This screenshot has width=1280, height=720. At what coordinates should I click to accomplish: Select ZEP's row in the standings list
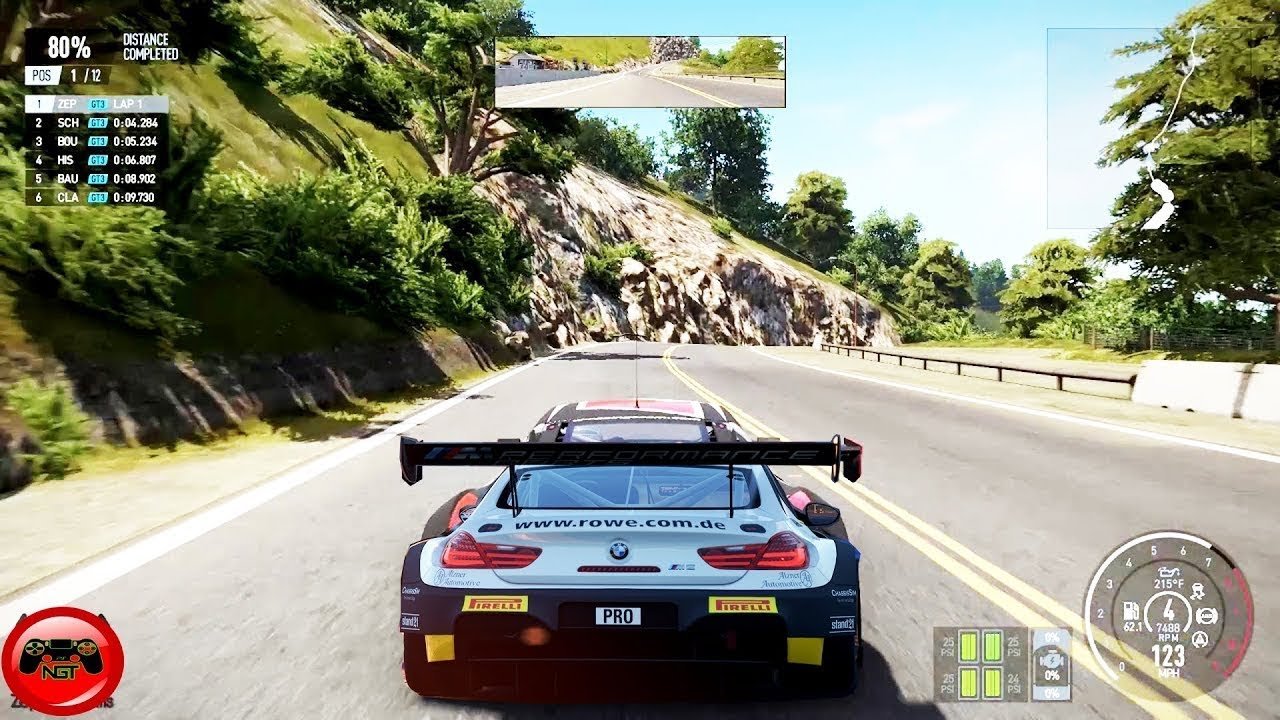tap(96, 104)
